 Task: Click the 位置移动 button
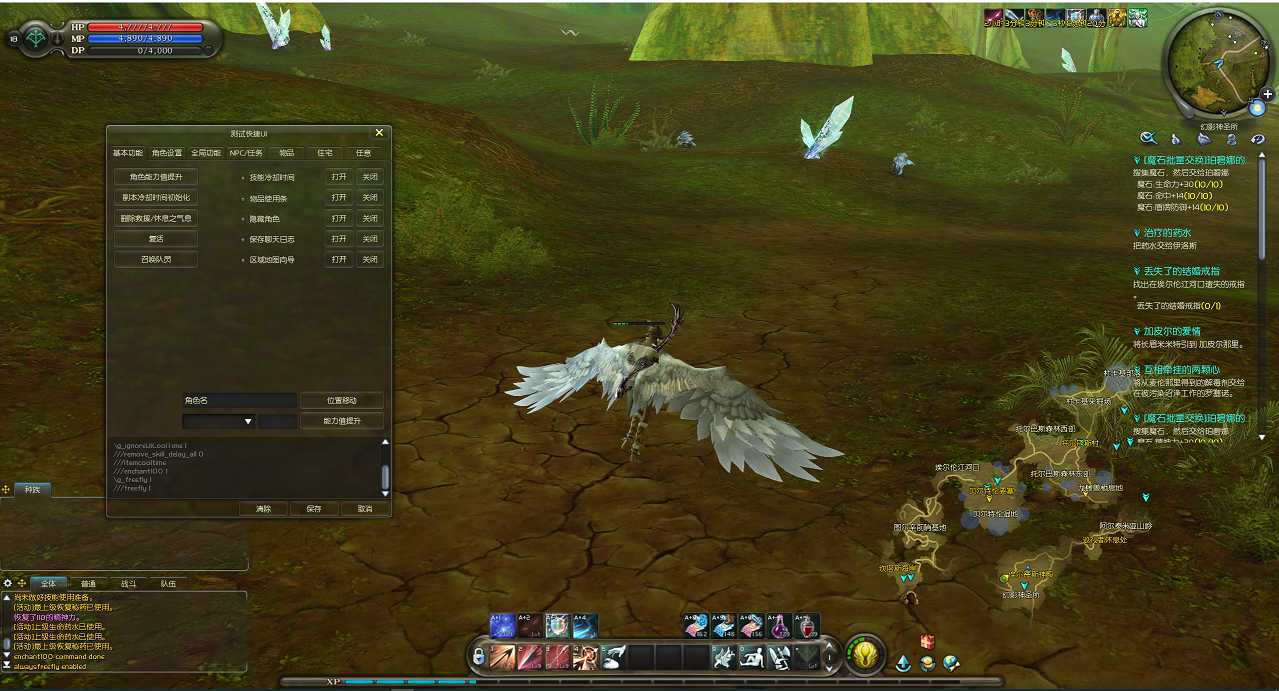341,400
